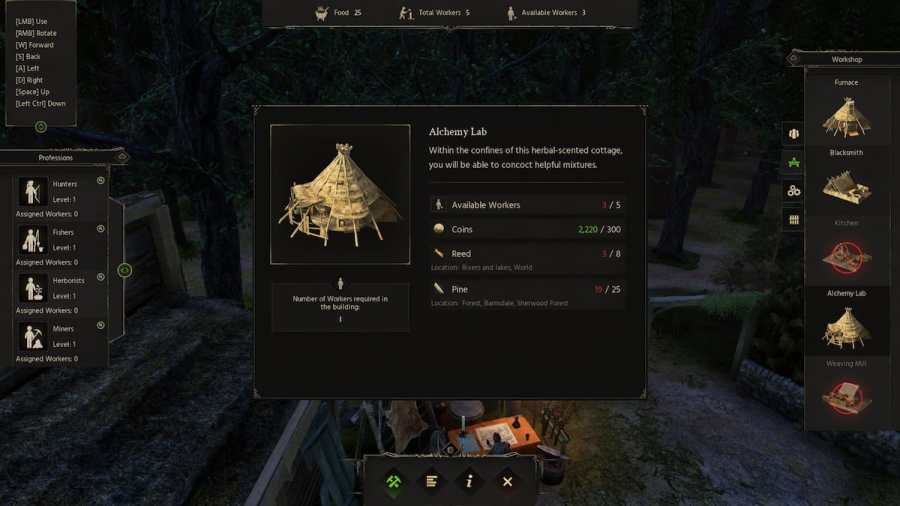Pick the Alchemy Lab in the Workshop list
Viewport: 900px width, 506px height.
click(x=846, y=327)
